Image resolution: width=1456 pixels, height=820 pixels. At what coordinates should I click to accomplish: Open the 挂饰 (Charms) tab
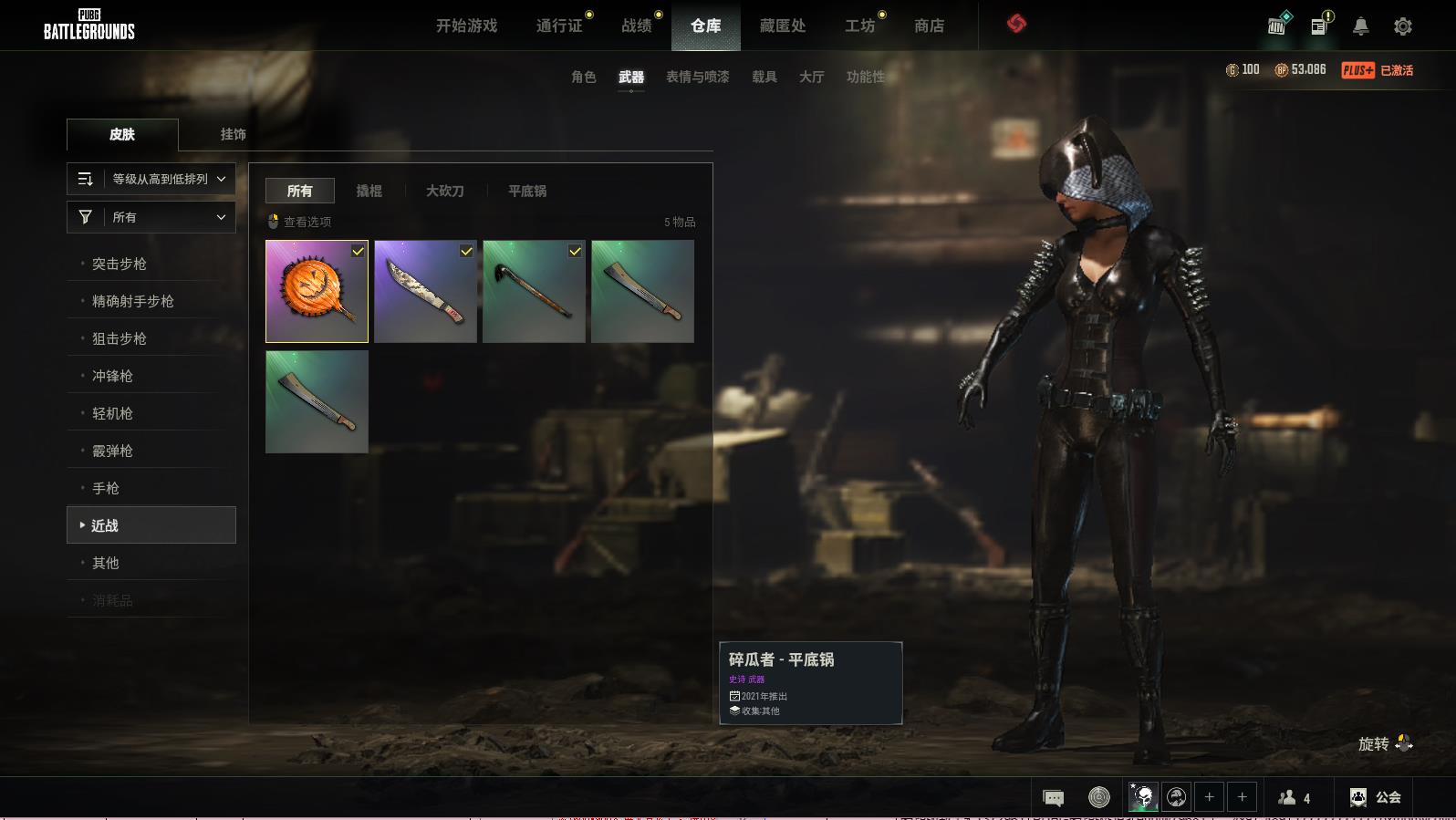pos(233,134)
